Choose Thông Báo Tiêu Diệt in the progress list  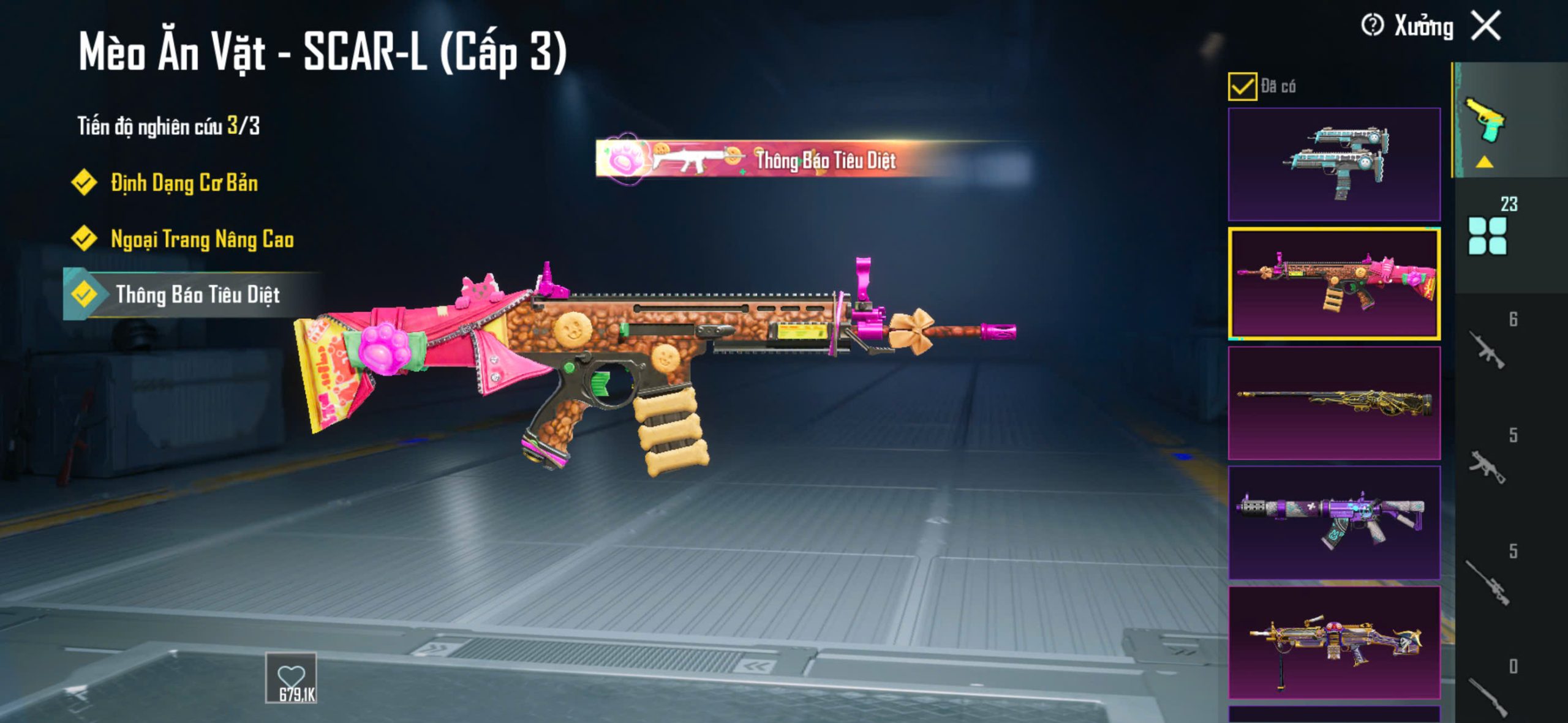(197, 295)
